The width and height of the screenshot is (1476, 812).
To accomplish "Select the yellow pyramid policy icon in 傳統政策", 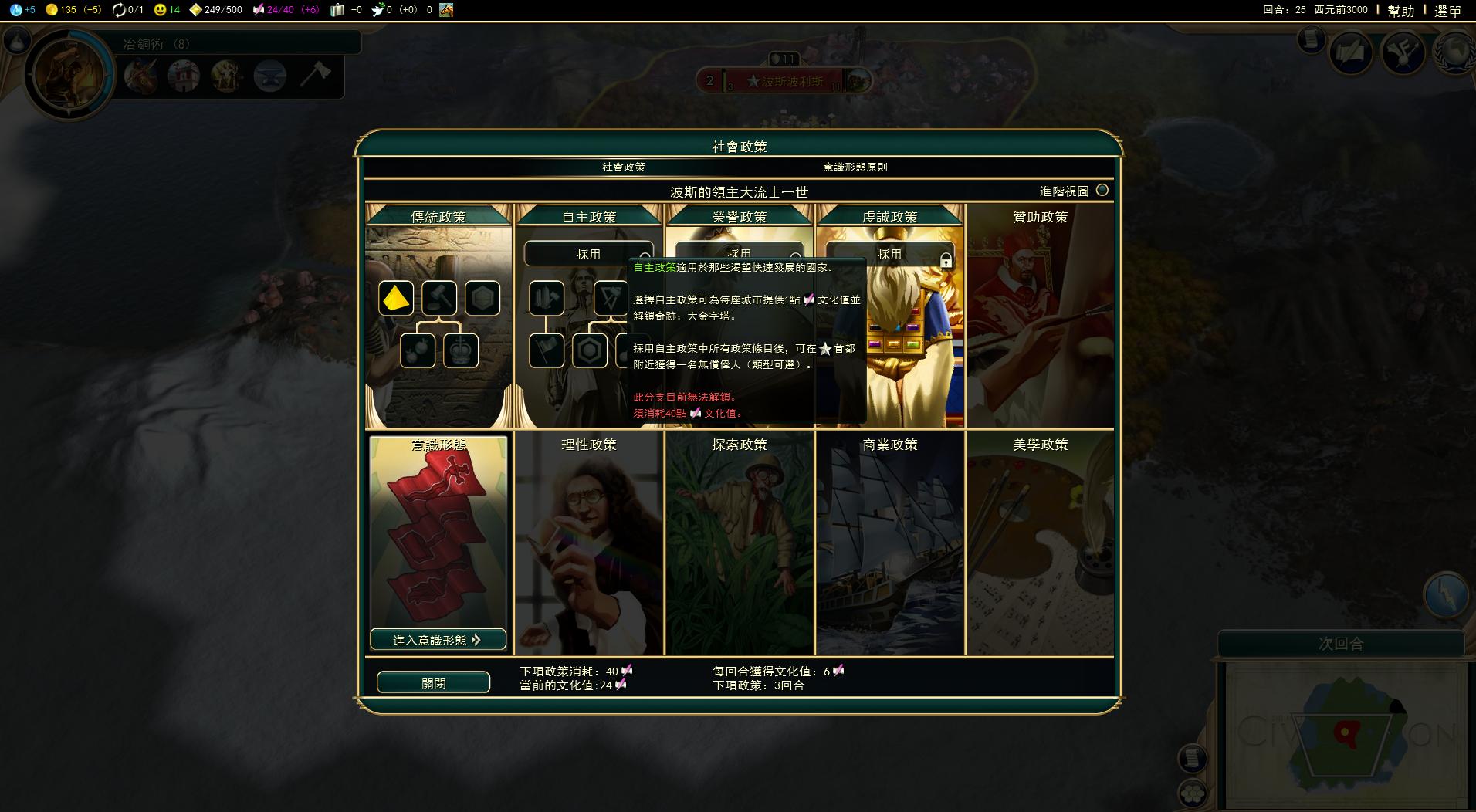I will click(x=395, y=298).
